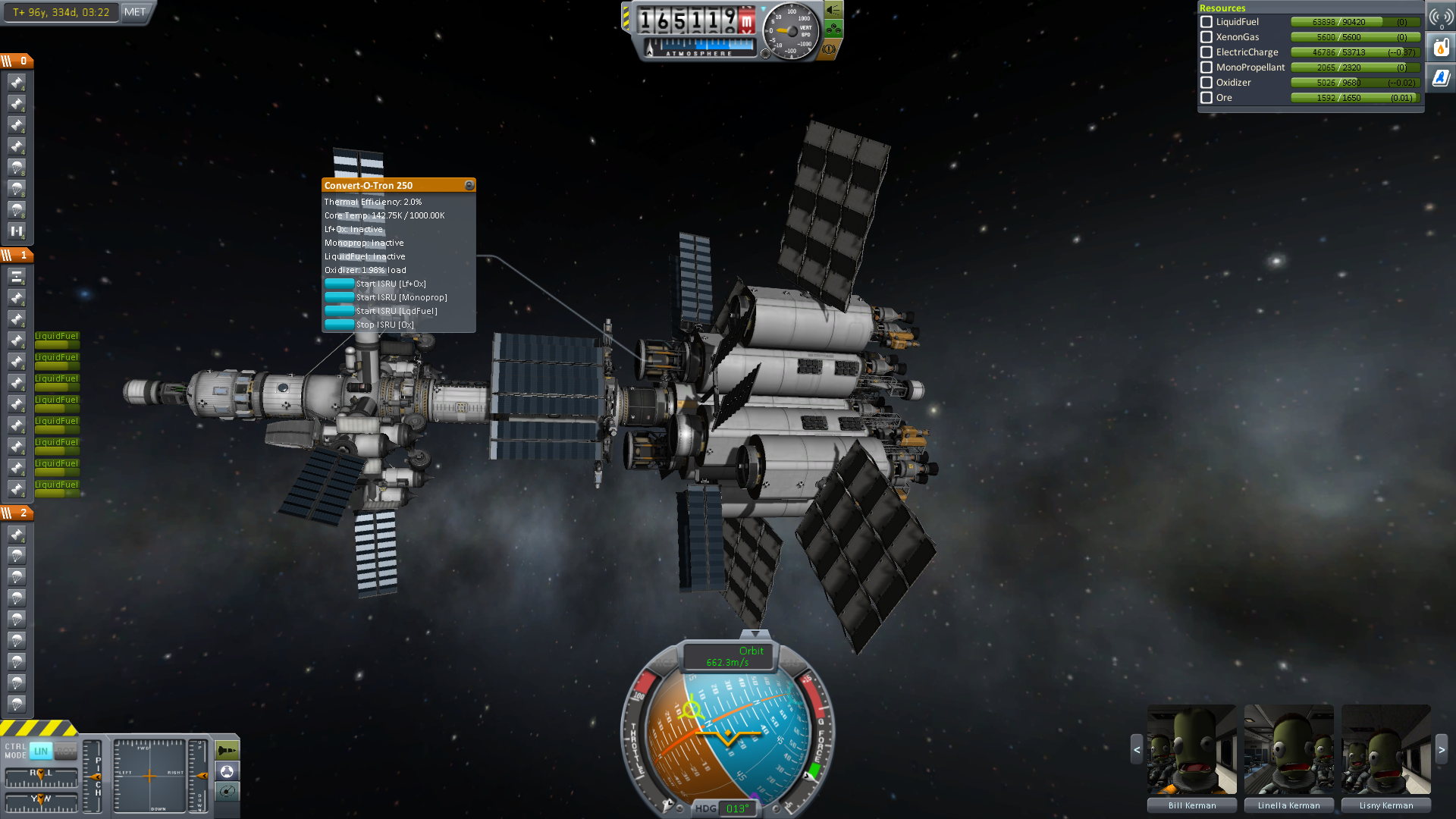Tick the Oxidizer resource checkbox
This screenshot has height=819, width=1456.
(x=1207, y=83)
